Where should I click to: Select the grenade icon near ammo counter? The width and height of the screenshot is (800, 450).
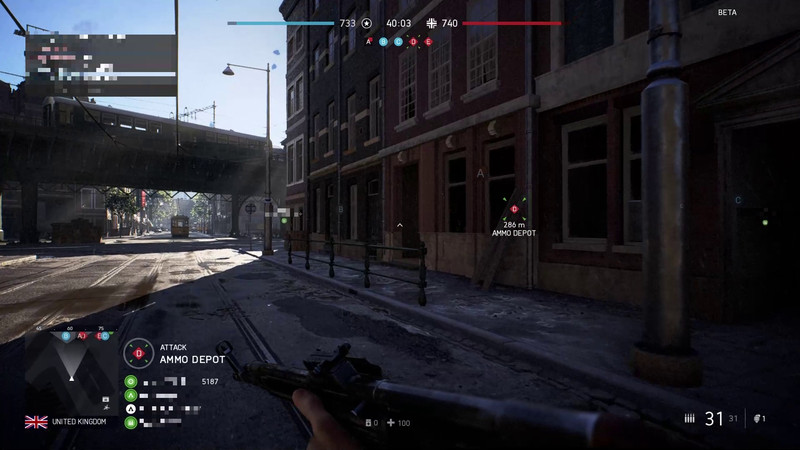757,419
